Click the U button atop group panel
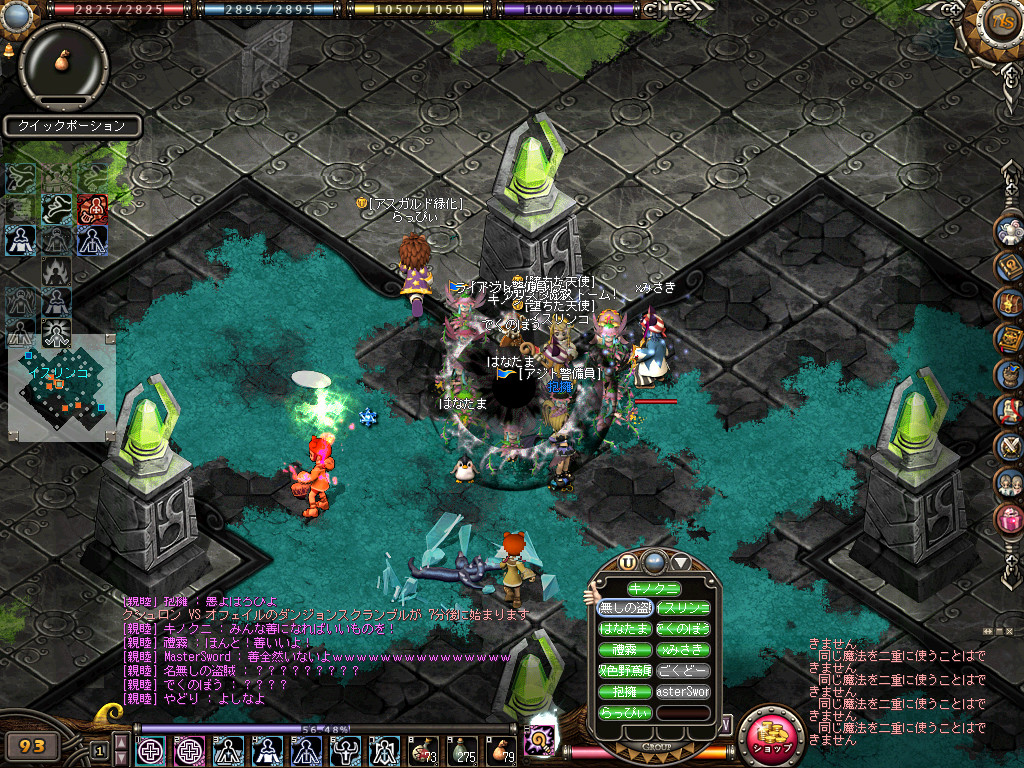Screen dimensions: 1024x768 click(628, 562)
